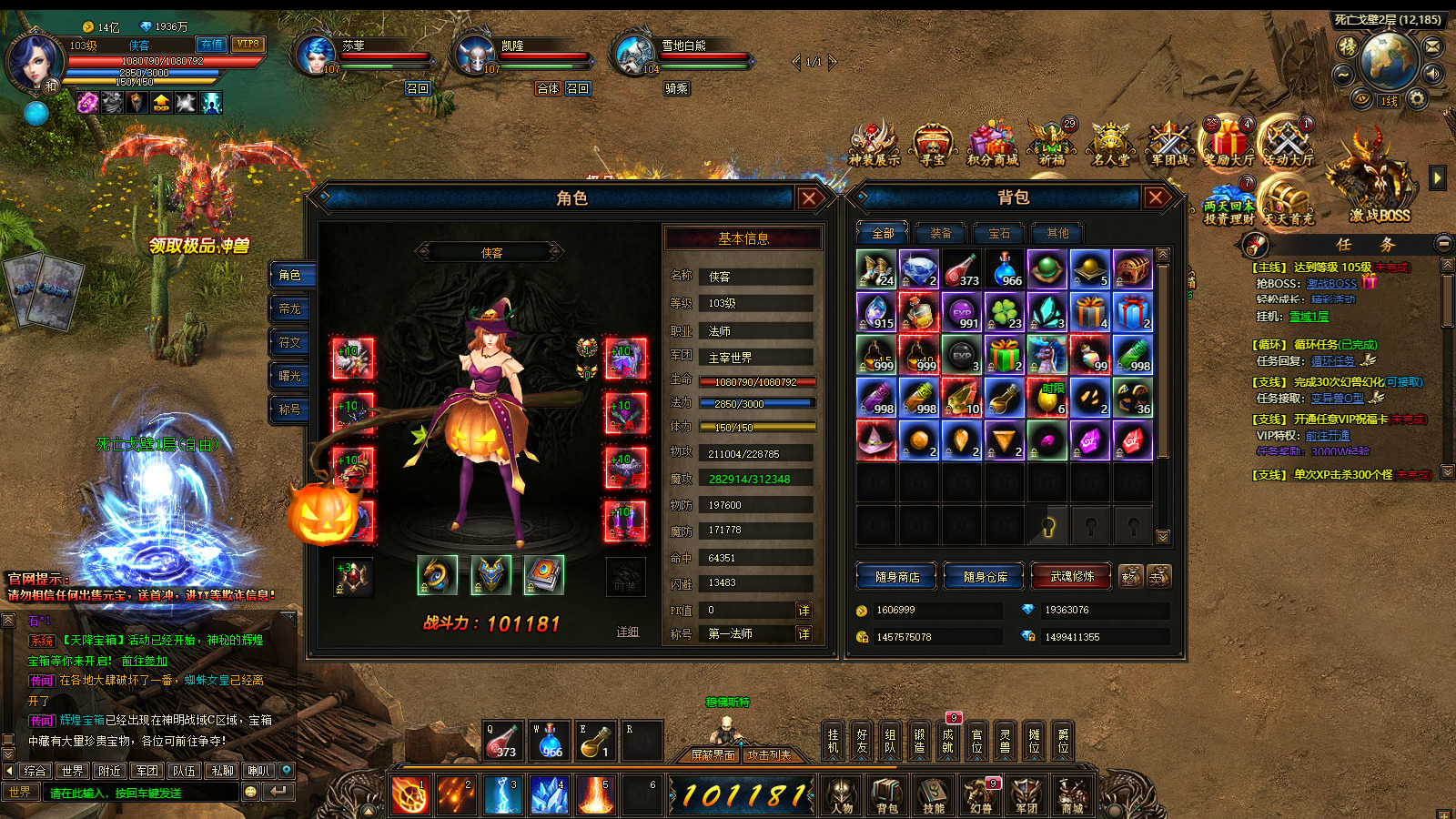Open the 帝龙 side tab
The image size is (1456, 819).
tap(290, 308)
